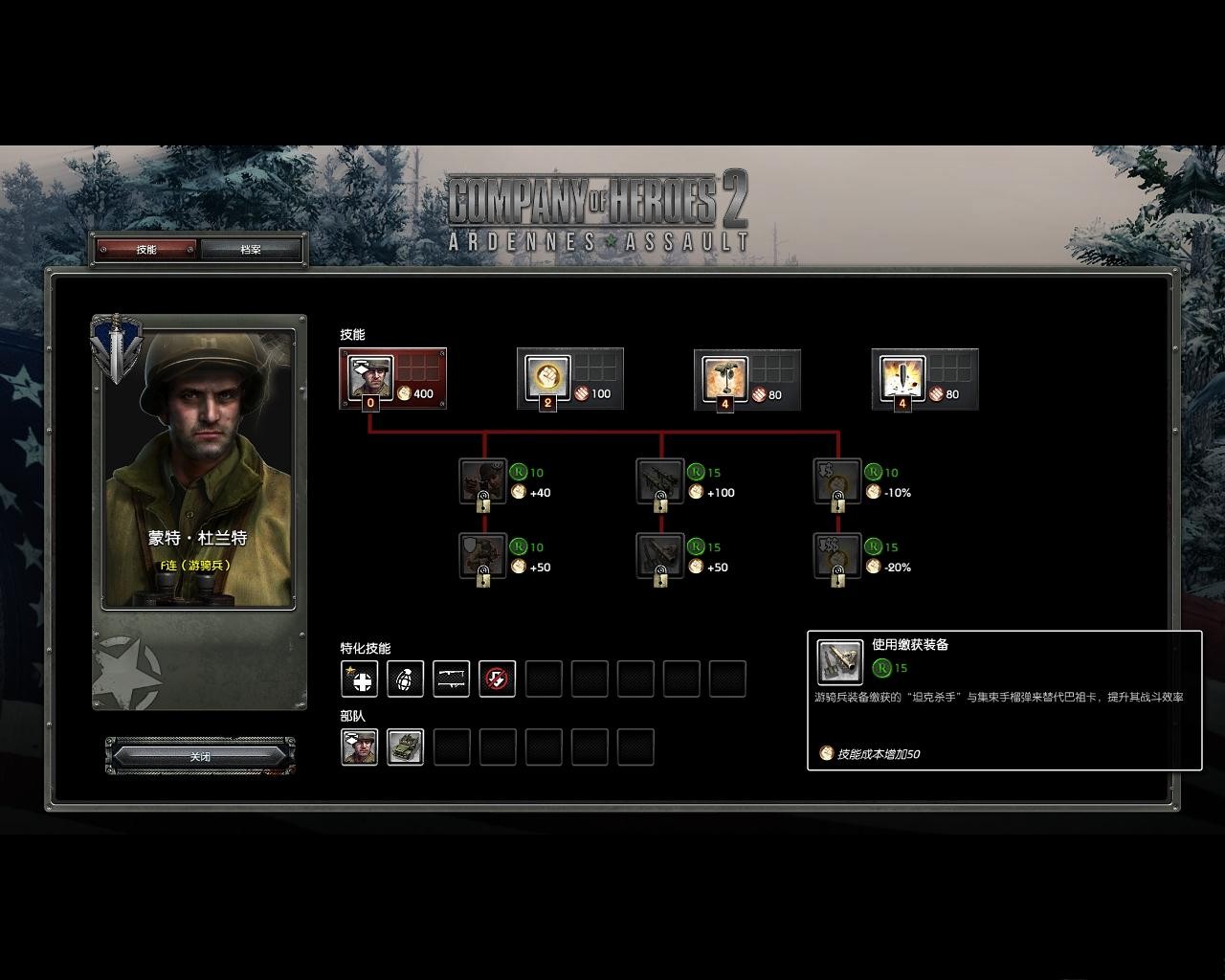Choose the twin rifles specialization skill
This screenshot has width=1225, height=980.
click(x=452, y=679)
